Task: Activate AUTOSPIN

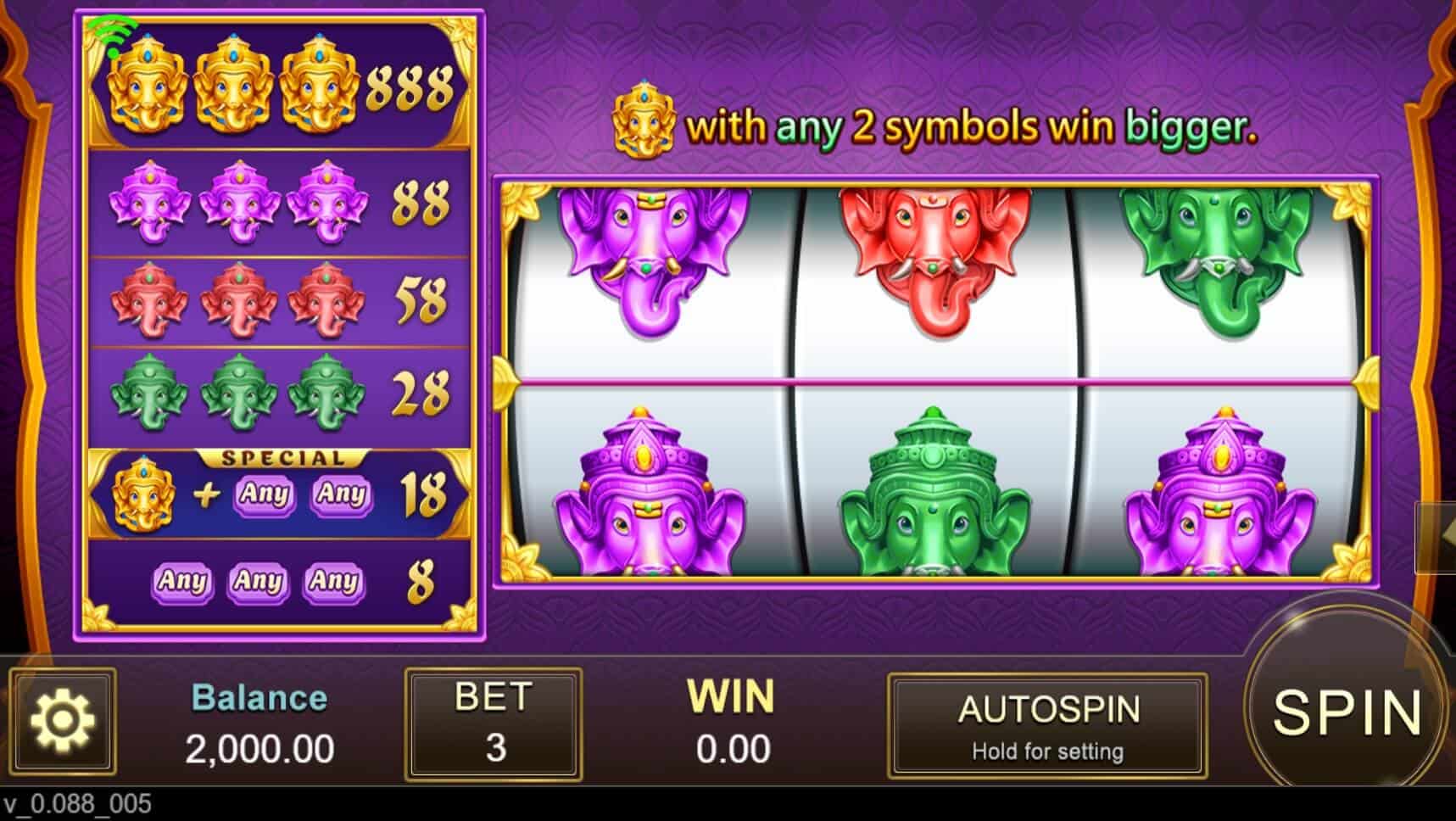Action: (x=1049, y=725)
